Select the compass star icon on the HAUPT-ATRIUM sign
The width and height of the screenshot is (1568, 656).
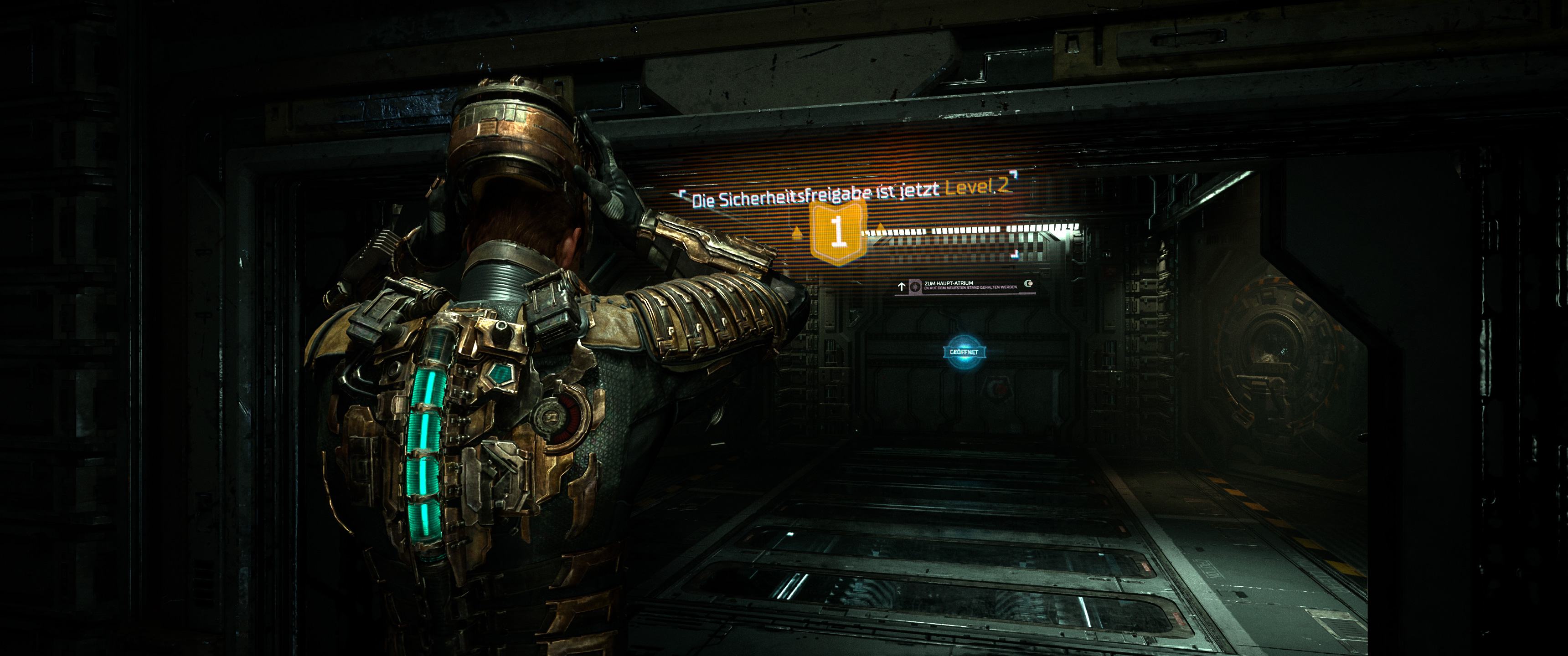click(915, 287)
